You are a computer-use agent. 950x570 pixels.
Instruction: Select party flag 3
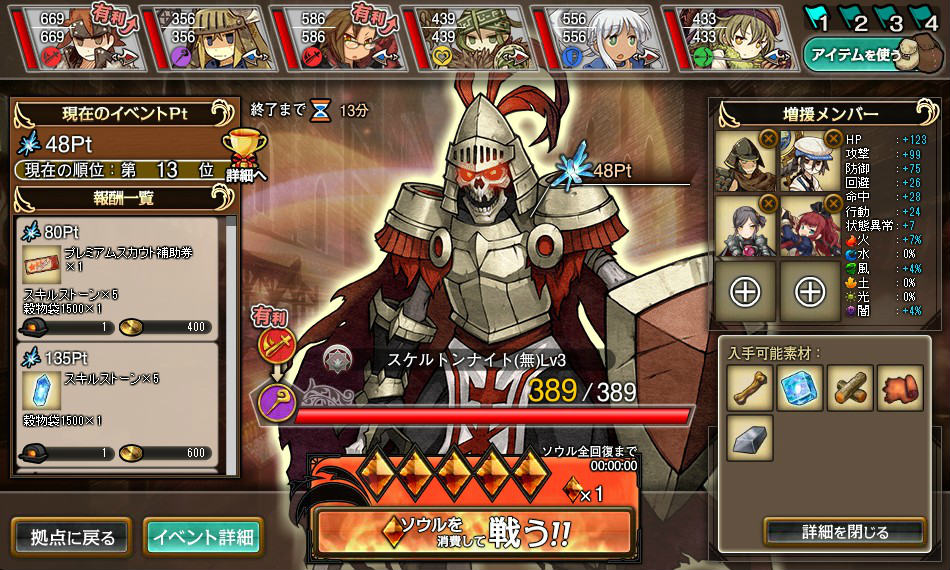(889, 19)
